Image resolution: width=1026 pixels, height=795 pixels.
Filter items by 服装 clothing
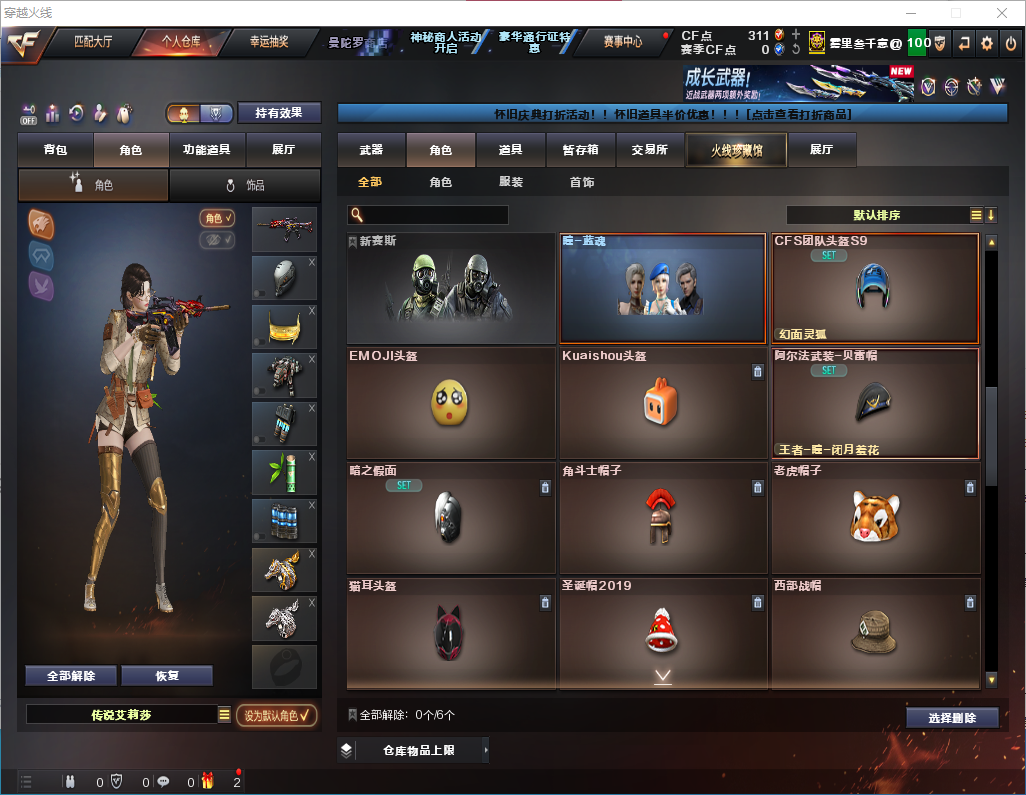pyautogui.click(x=511, y=183)
